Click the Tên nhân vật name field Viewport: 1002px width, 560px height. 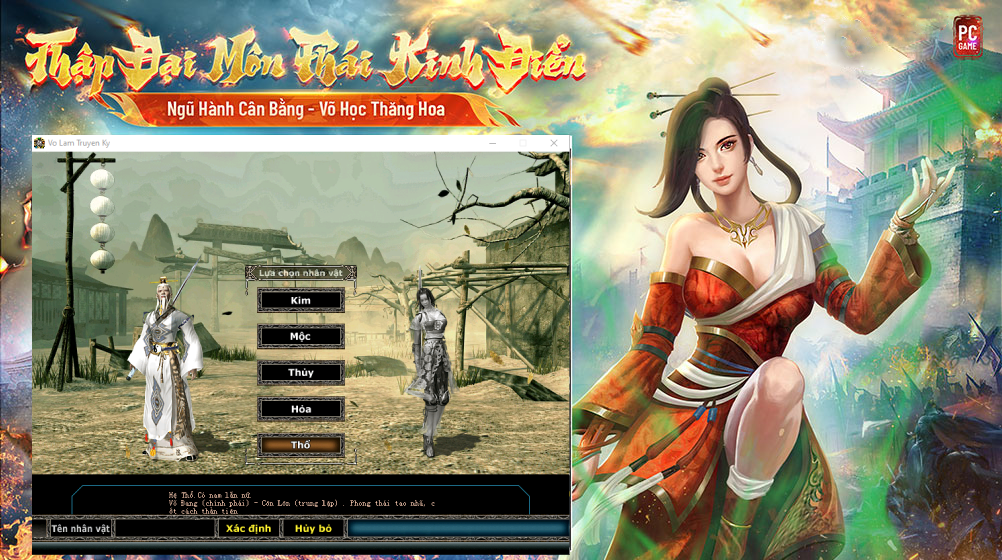165,528
